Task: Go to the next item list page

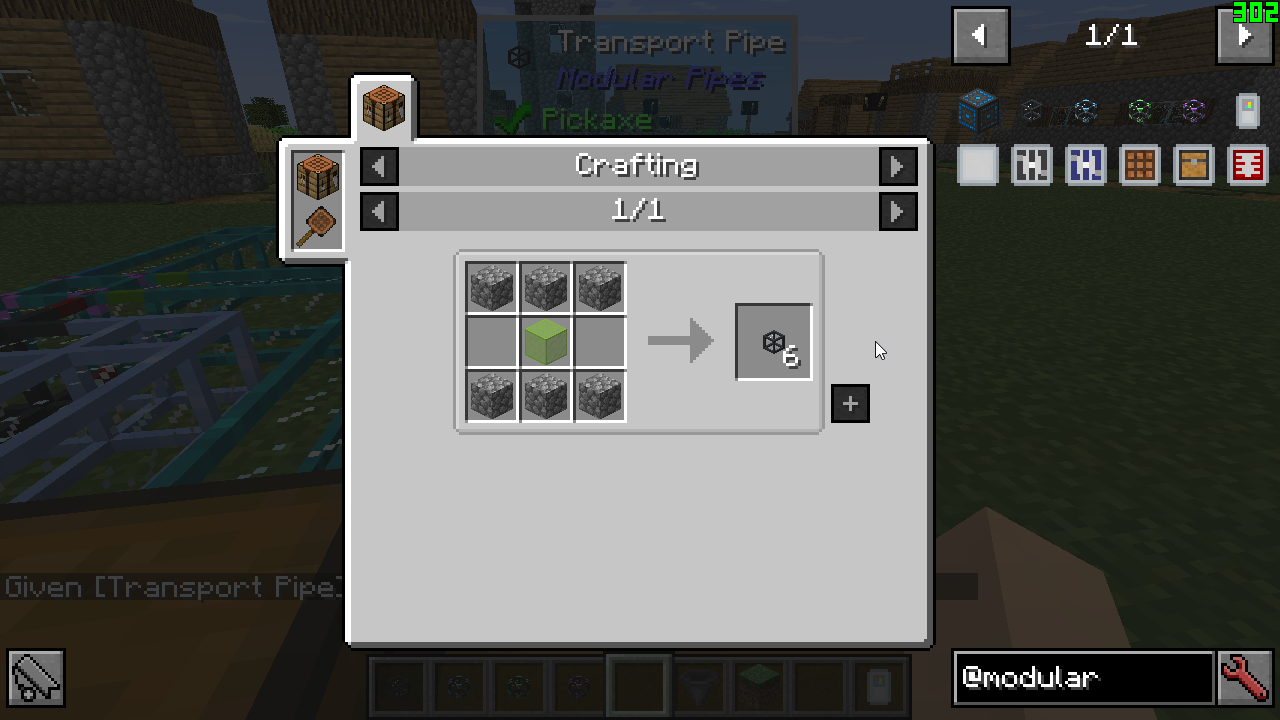Action: 1244,36
